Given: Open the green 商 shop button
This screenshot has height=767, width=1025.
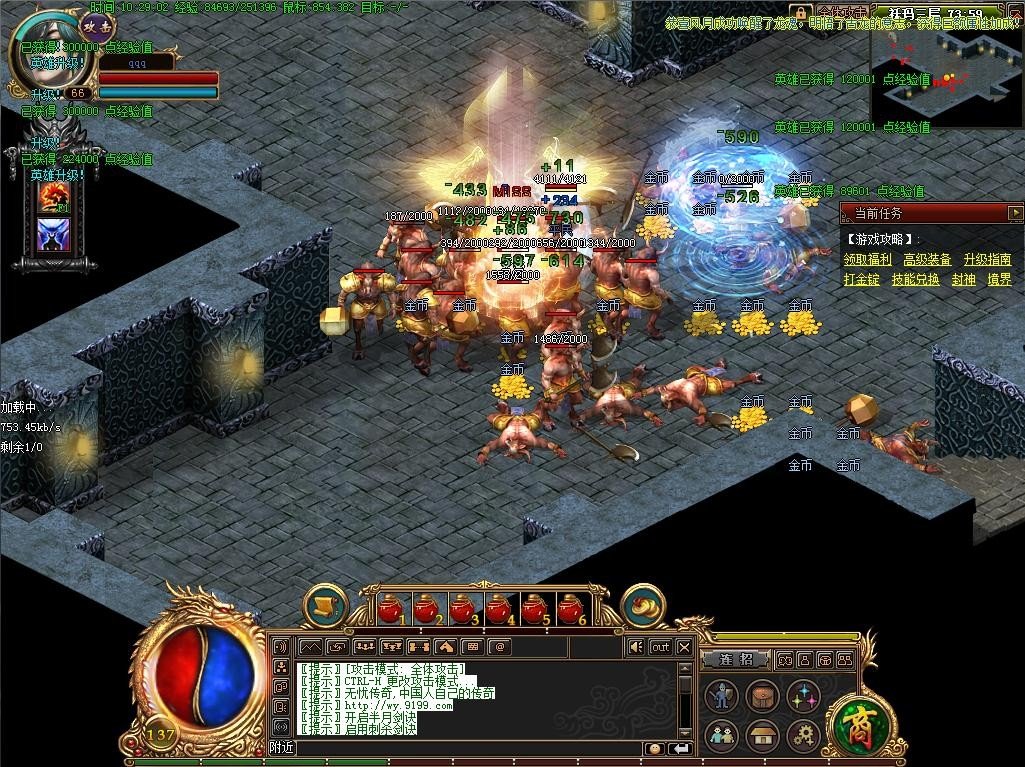Looking at the screenshot, I should (x=855, y=720).
